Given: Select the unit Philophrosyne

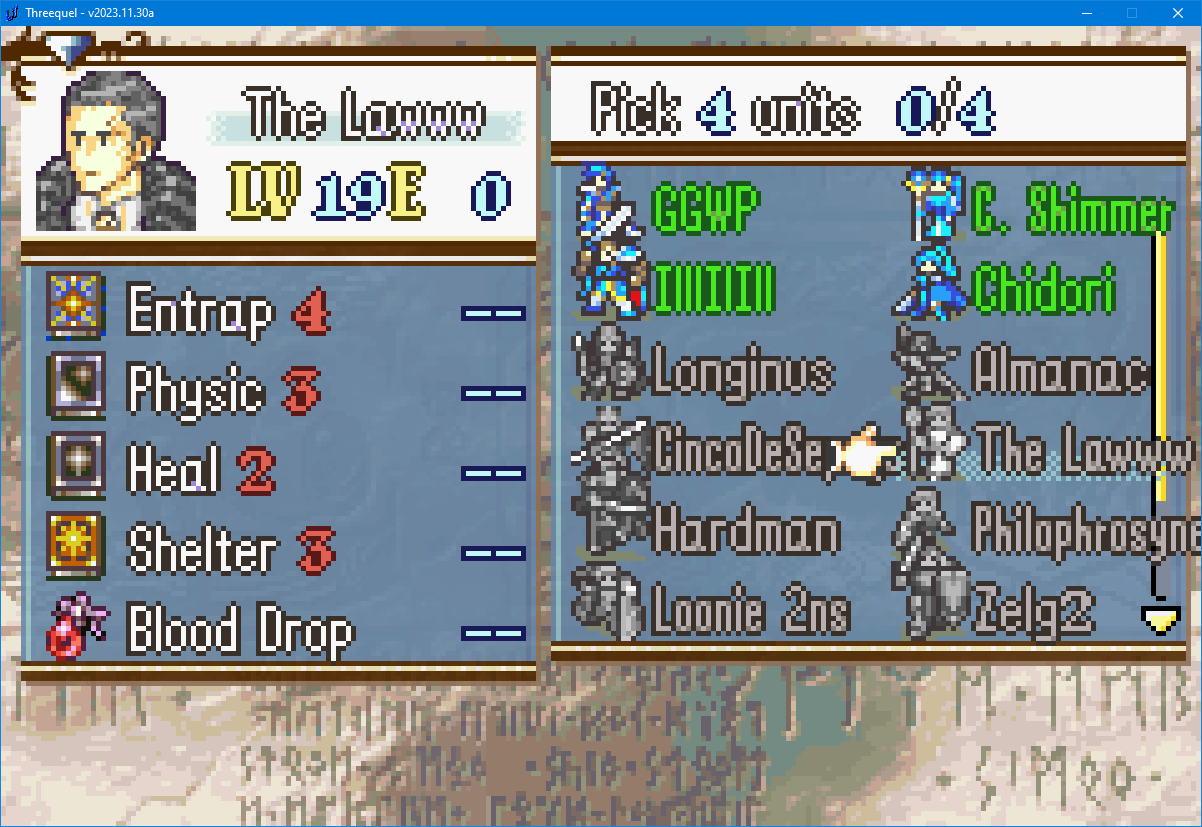Looking at the screenshot, I should coord(1083,531).
